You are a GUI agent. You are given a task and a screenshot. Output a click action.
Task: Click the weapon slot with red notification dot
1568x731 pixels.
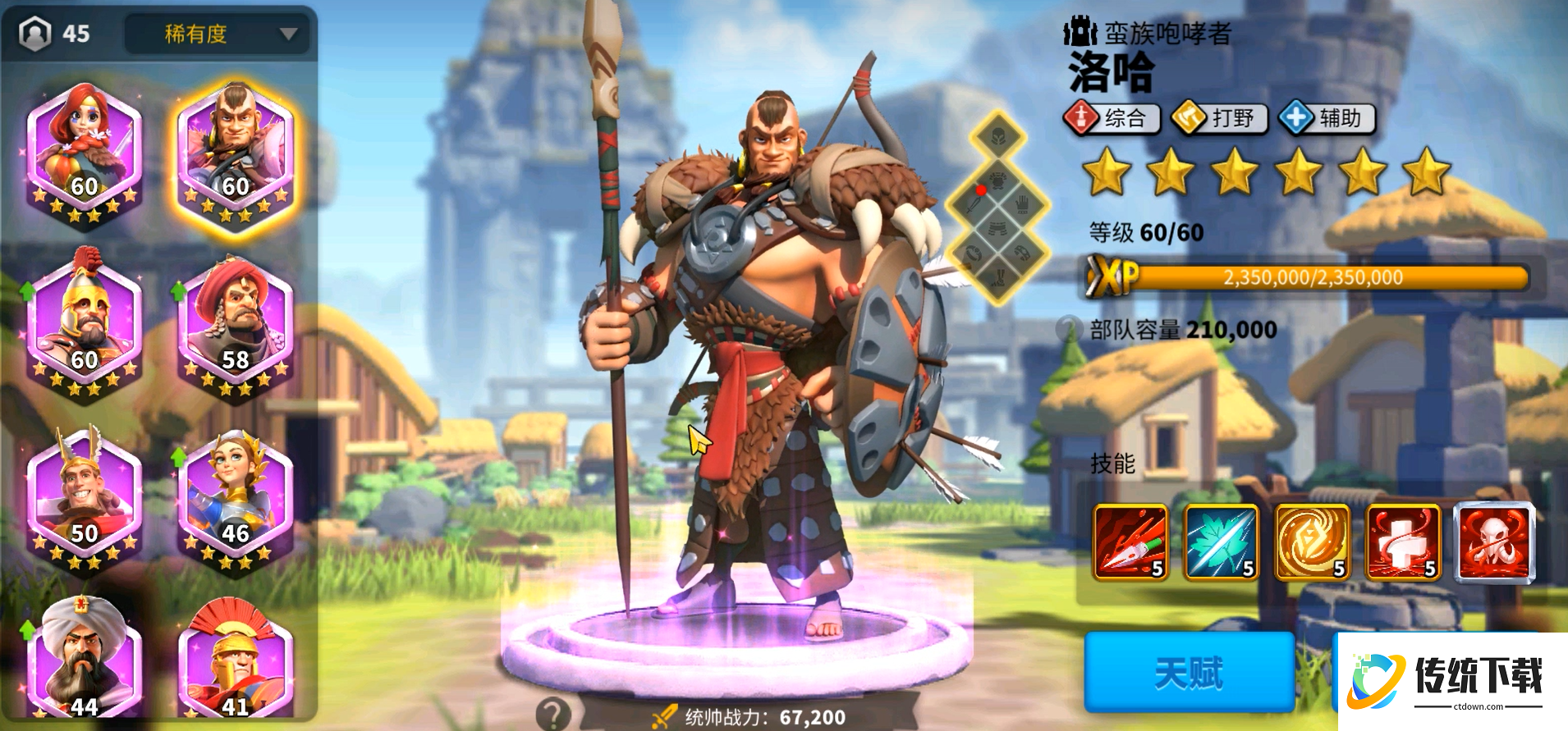pyautogui.click(x=975, y=204)
